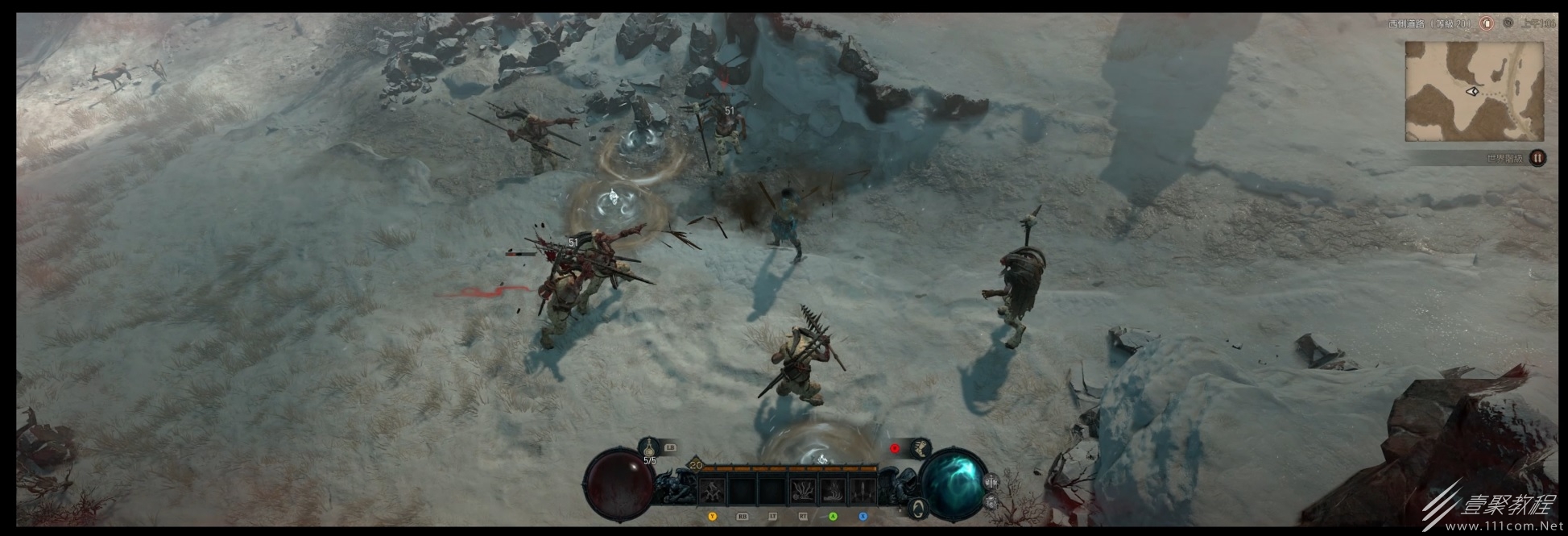
Task: Click the boot-shaped evade icon
Action: pos(920,447)
